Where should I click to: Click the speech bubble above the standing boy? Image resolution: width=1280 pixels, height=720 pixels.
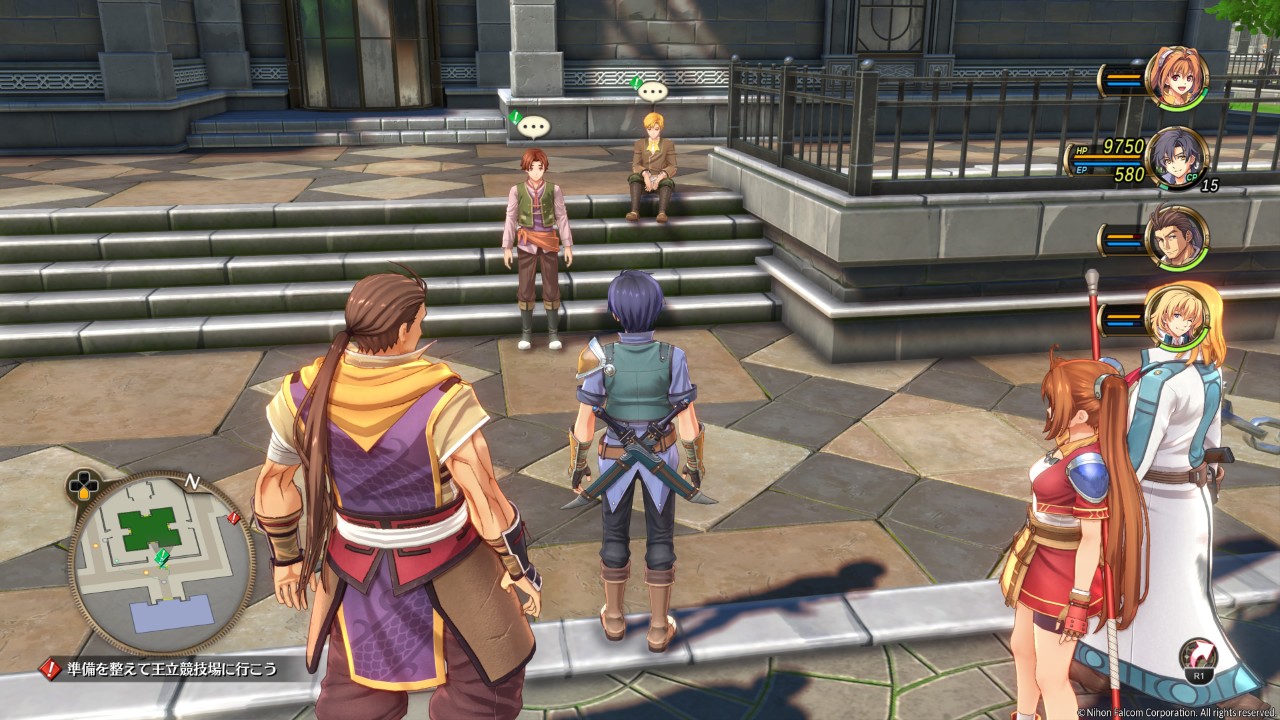(x=533, y=127)
